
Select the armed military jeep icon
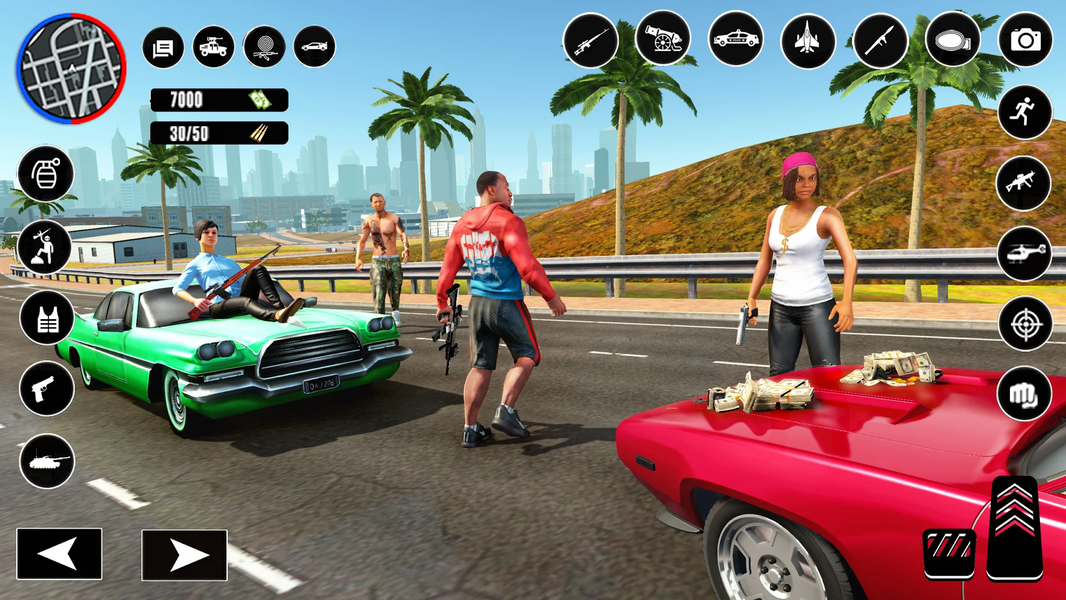pyautogui.click(x=214, y=47)
